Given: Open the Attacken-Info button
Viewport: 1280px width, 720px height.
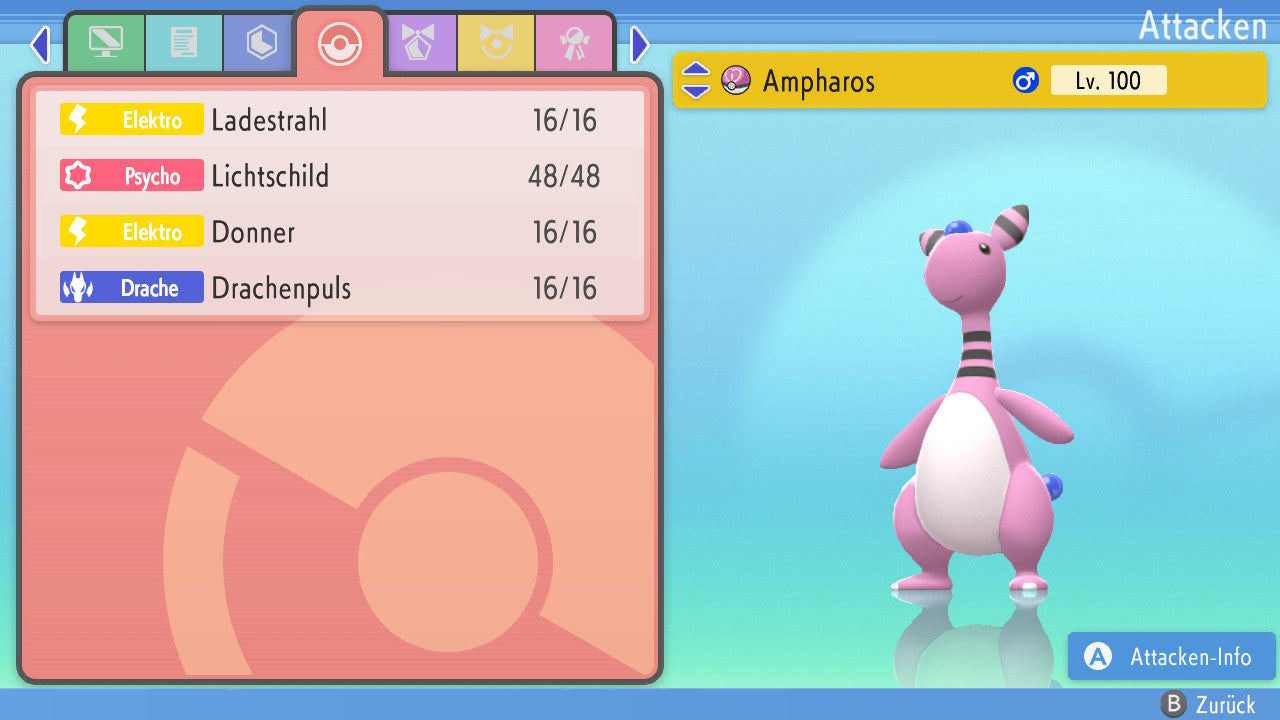Looking at the screenshot, I should [1171, 656].
